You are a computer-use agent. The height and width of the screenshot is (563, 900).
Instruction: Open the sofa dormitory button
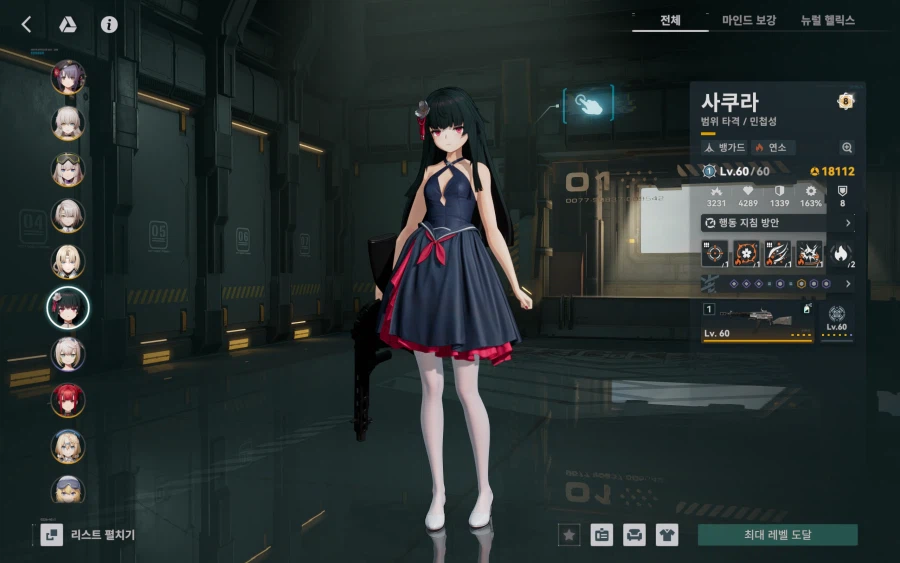click(634, 535)
